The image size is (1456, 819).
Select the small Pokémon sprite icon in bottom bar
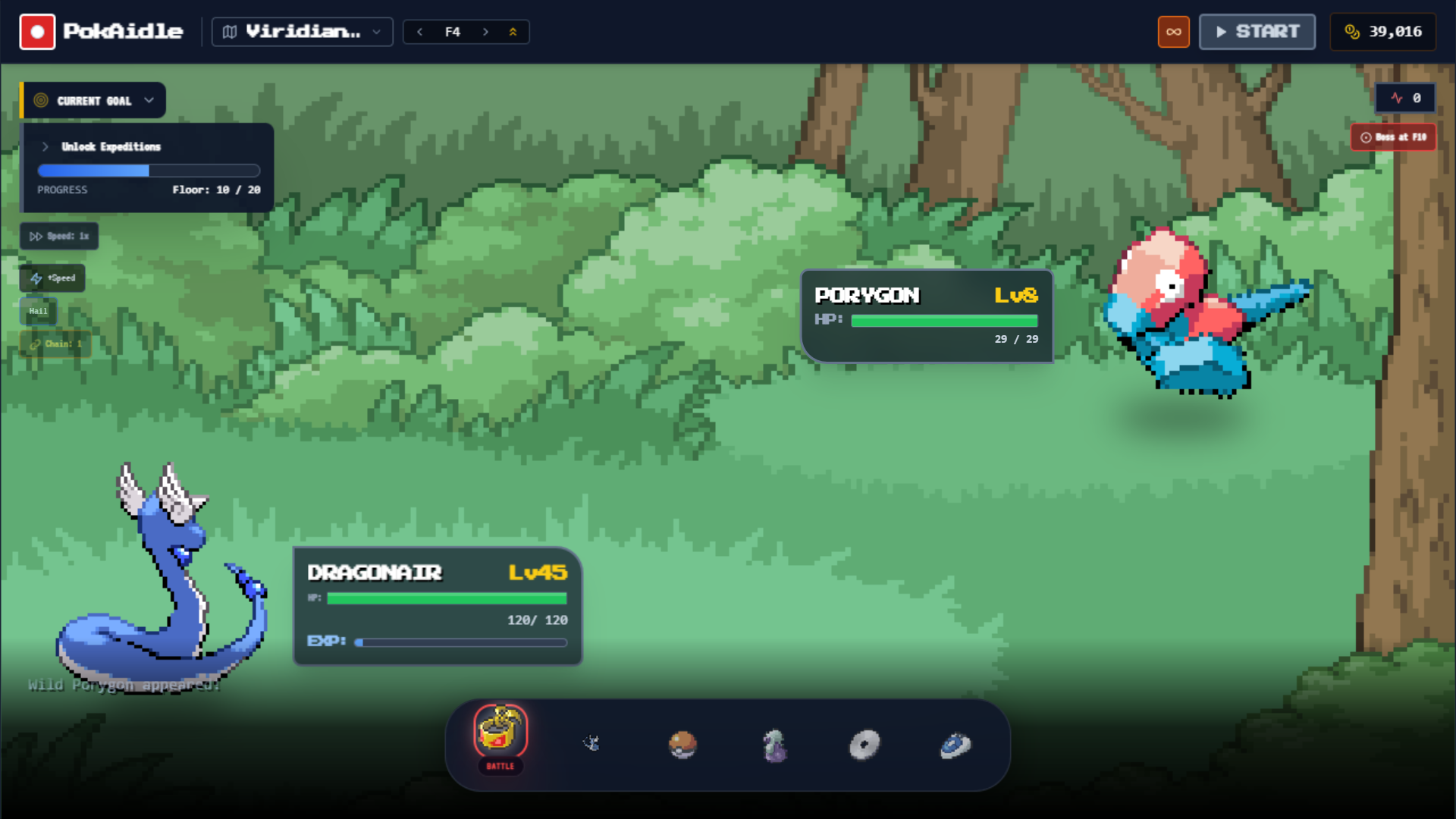[x=592, y=744]
